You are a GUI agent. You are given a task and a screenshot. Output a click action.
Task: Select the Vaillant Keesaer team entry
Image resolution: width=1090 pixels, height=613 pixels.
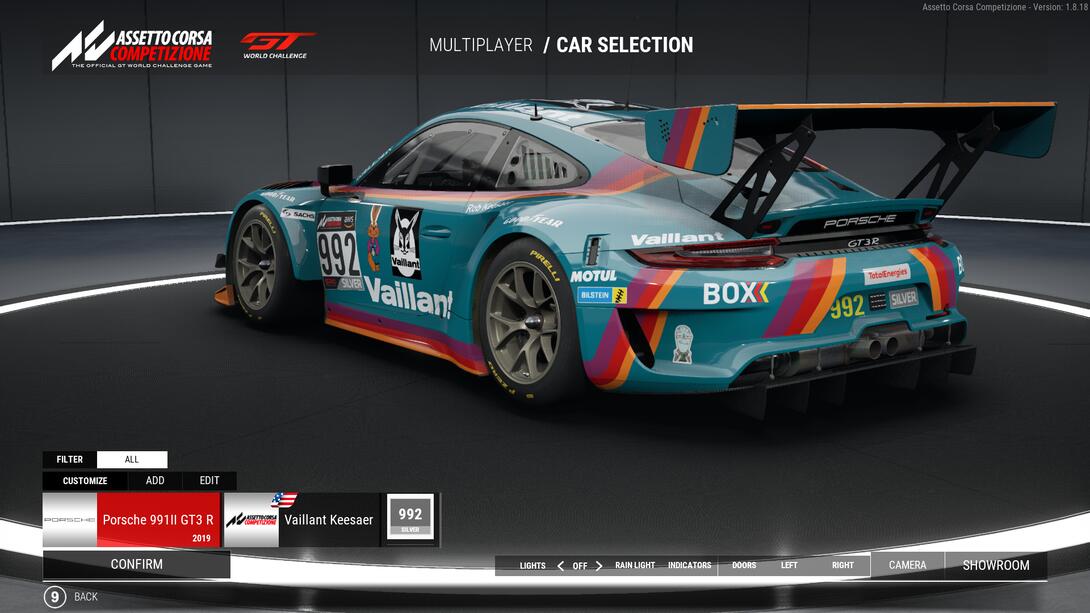302,520
